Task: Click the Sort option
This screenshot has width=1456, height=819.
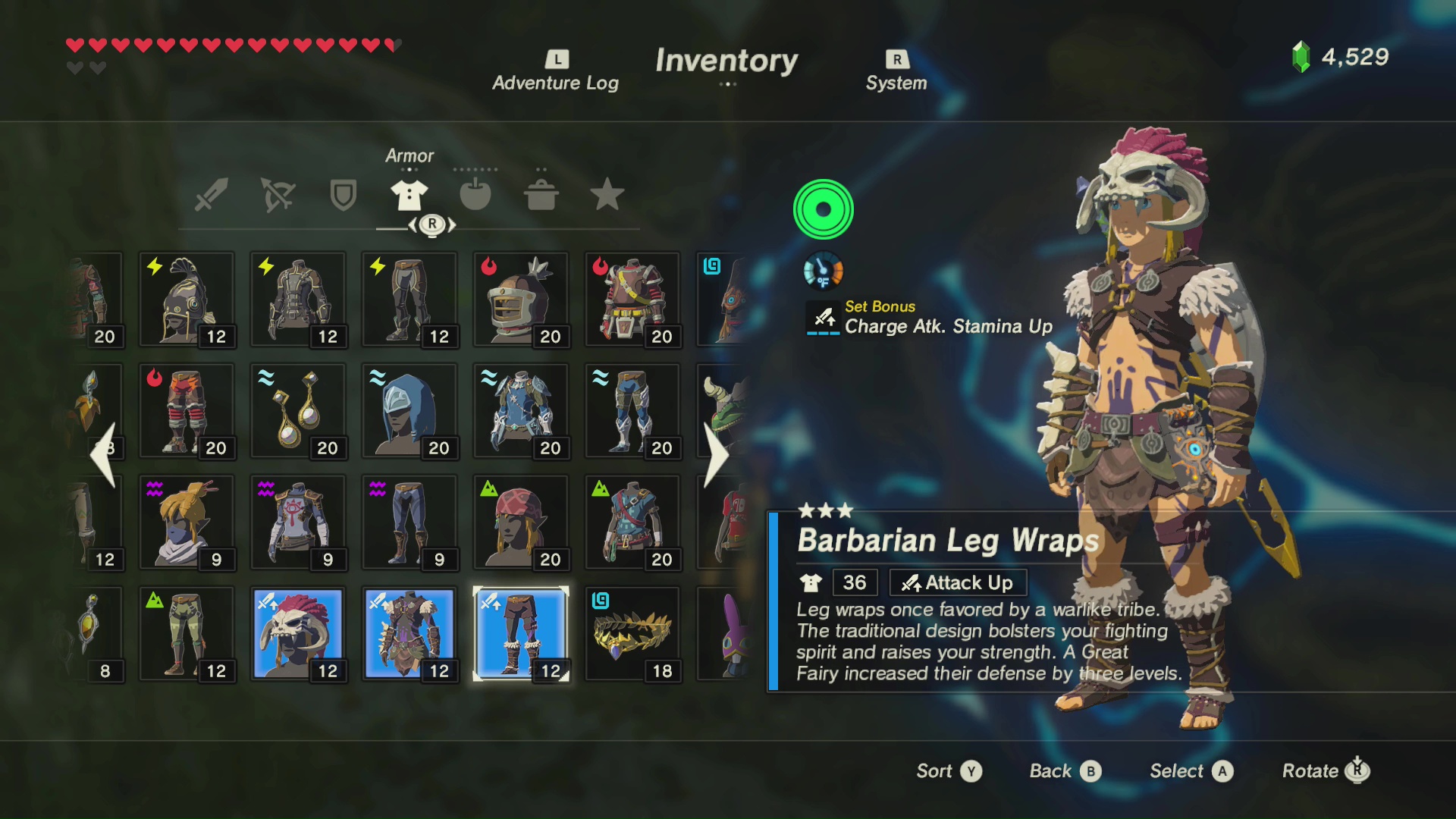Action: [948, 771]
